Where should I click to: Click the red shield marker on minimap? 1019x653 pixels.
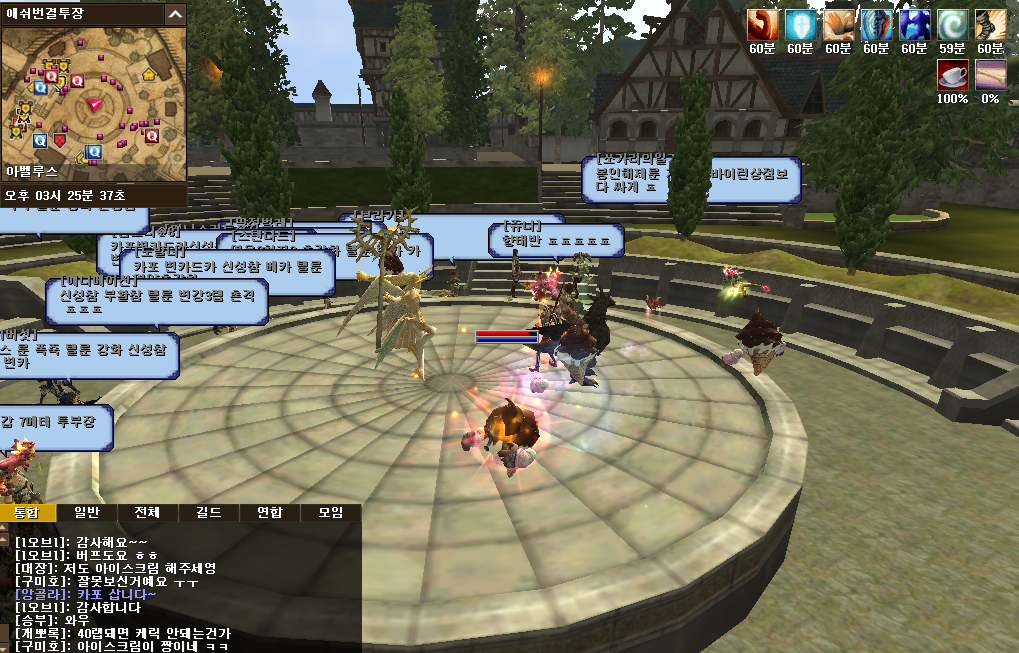[60, 141]
